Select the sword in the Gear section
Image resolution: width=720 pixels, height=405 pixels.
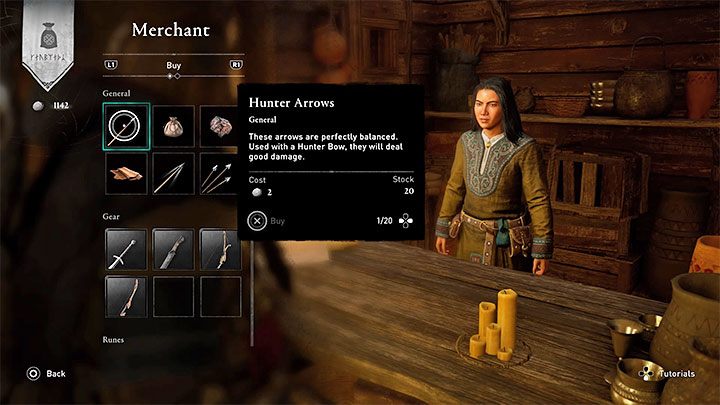click(x=126, y=249)
